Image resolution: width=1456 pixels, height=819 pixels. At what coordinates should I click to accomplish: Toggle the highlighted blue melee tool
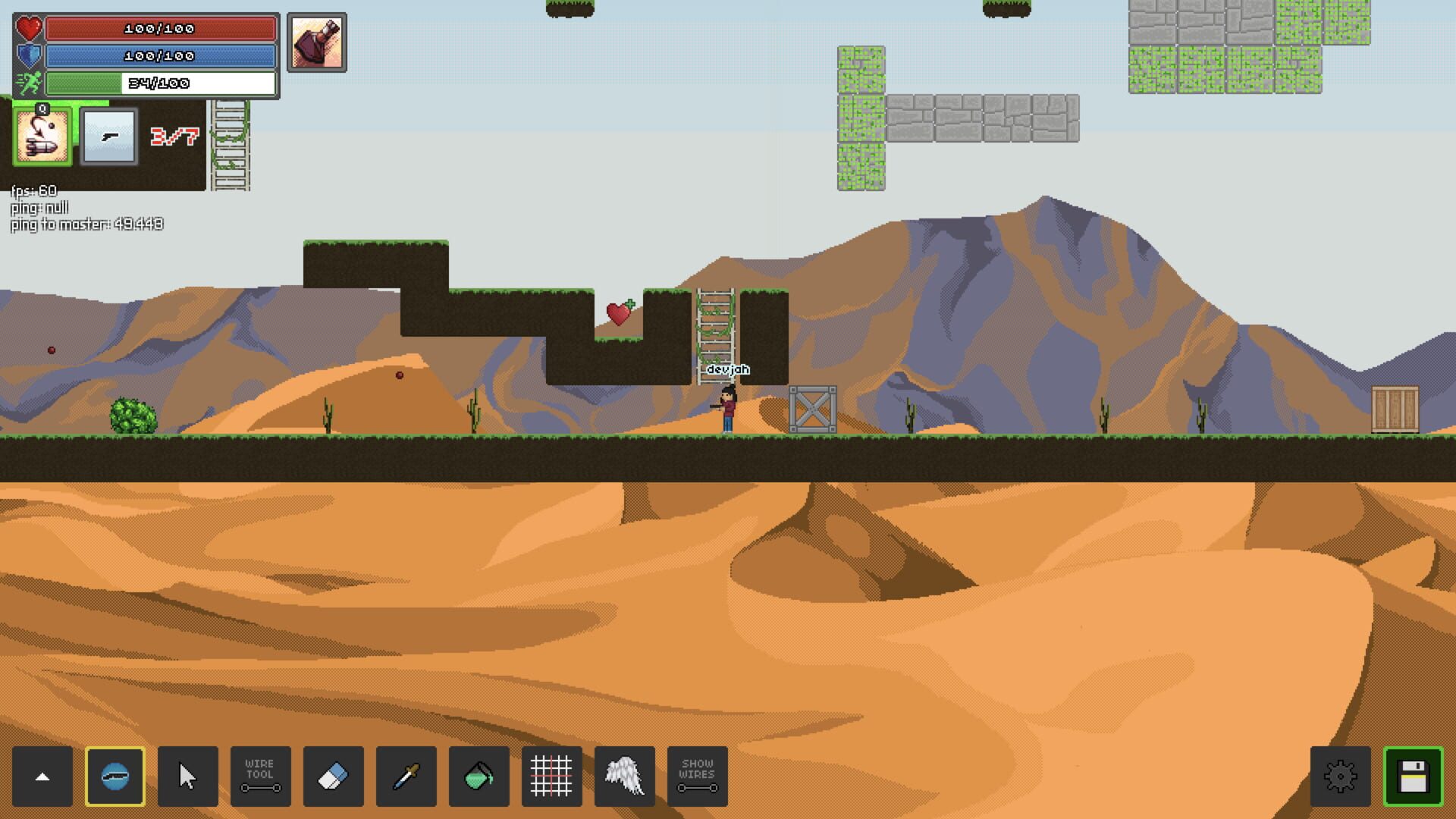[115, 776]
